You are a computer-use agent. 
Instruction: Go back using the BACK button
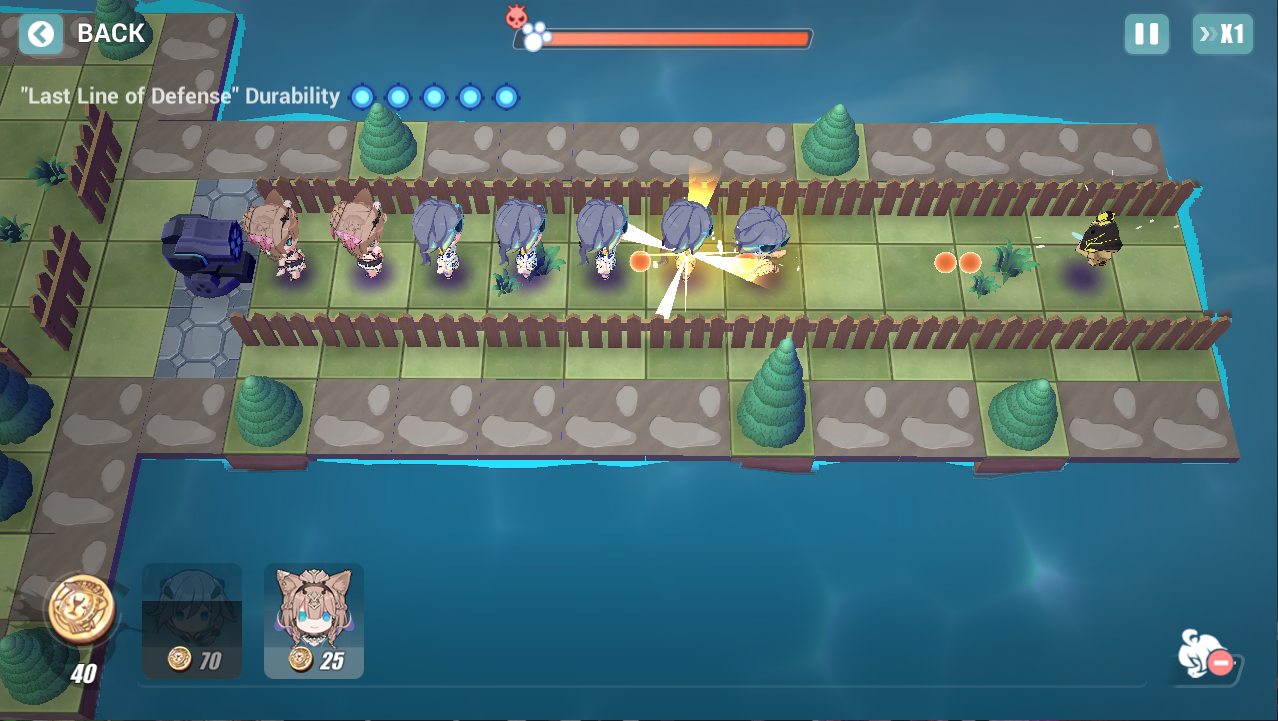point(85,34)
